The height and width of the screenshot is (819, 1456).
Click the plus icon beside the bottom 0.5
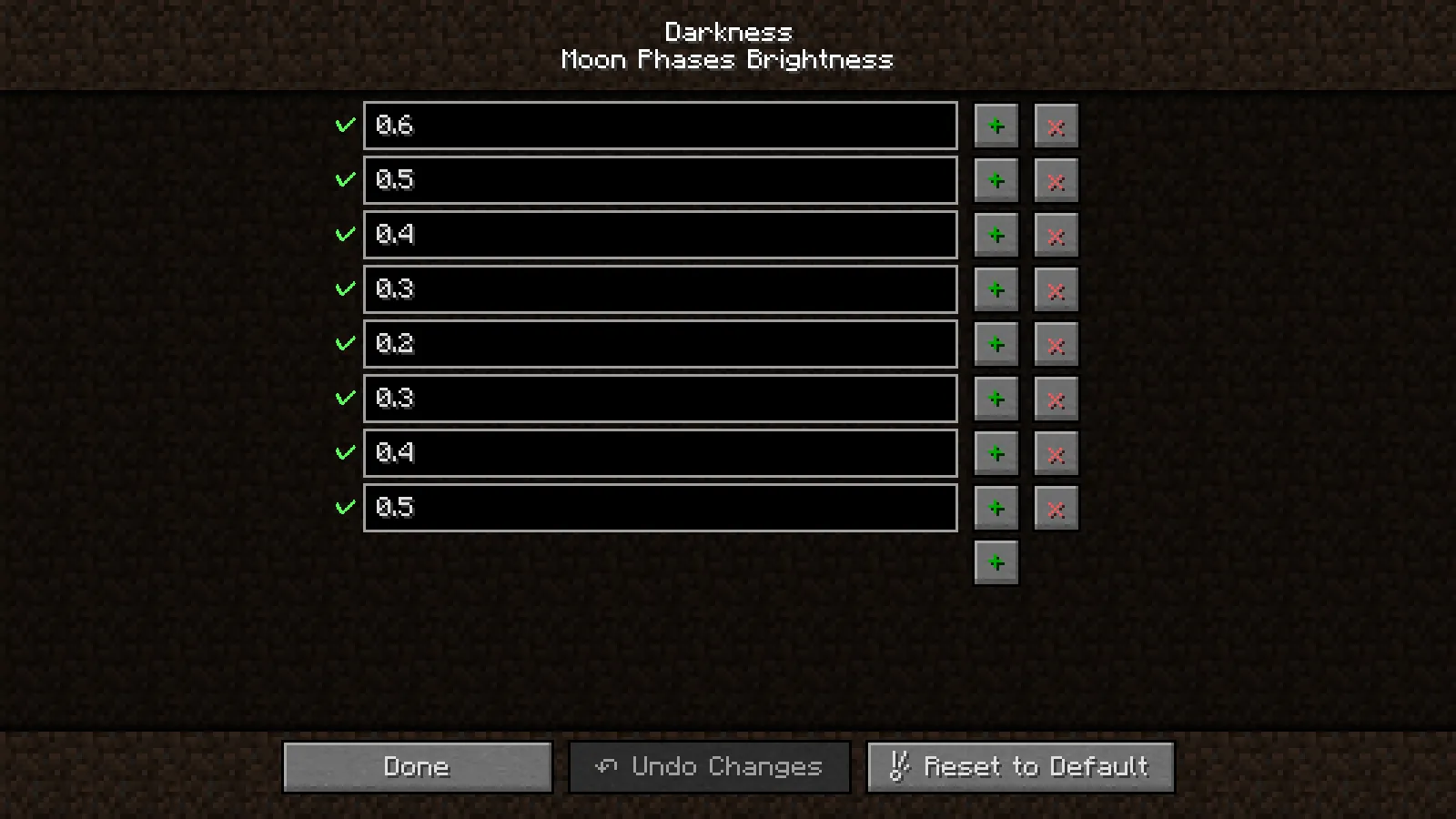(x=996, y=508)
